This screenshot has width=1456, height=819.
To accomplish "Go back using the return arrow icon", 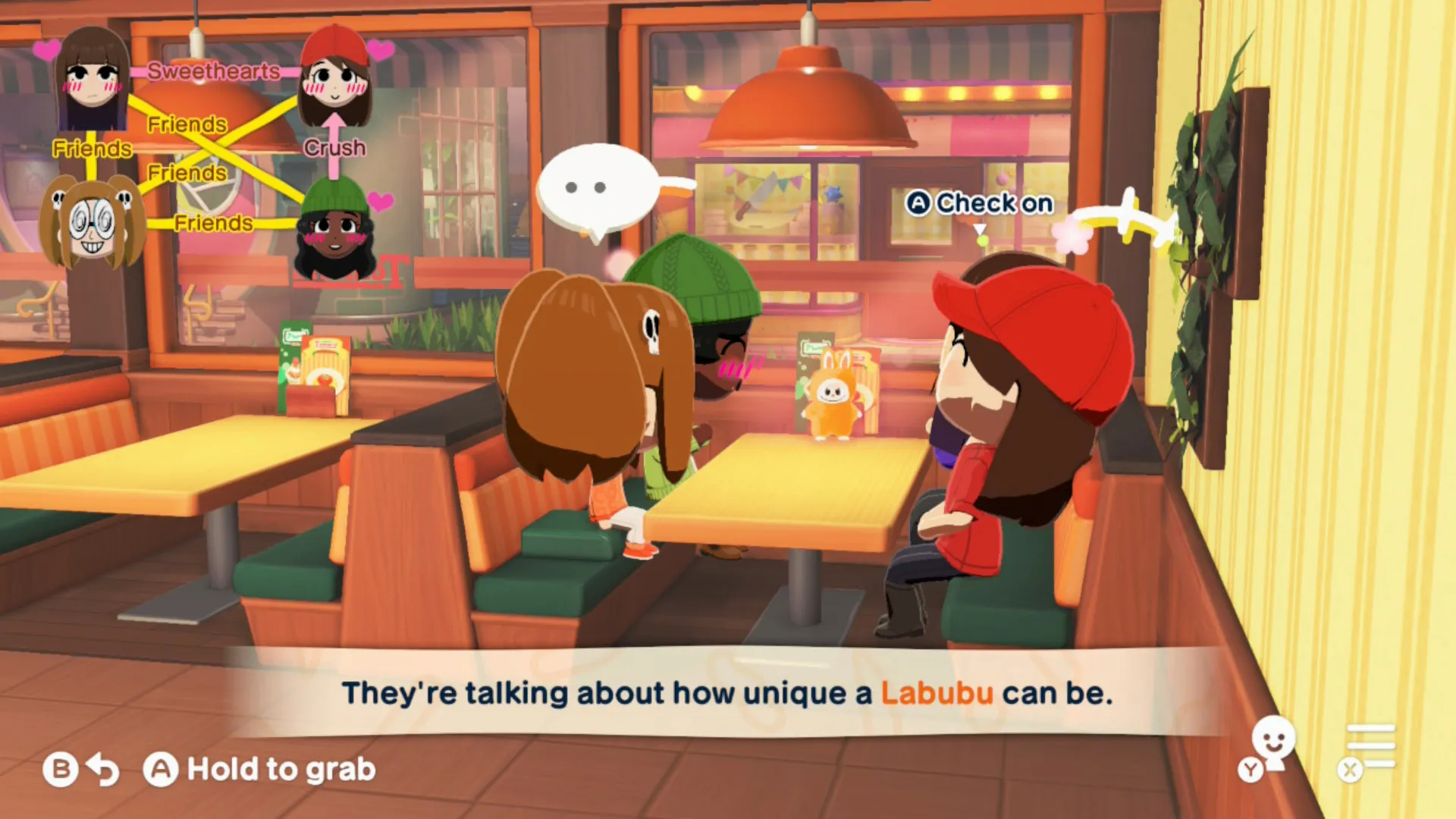I will click(102, 770).
